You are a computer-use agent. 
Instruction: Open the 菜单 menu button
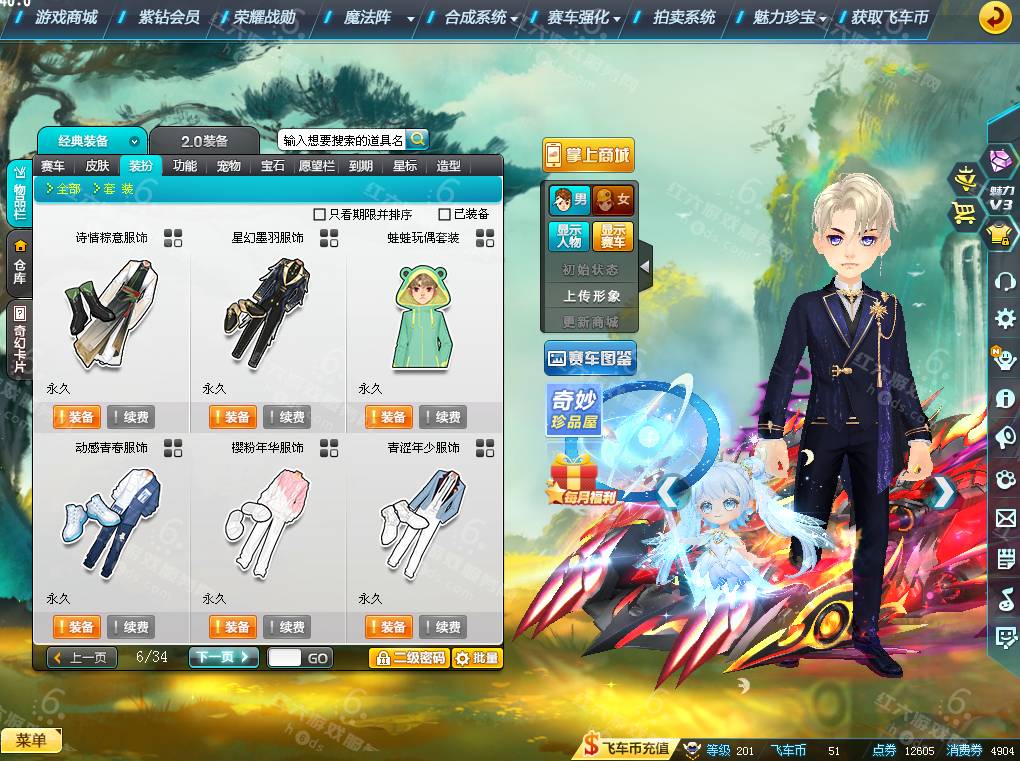31,740
